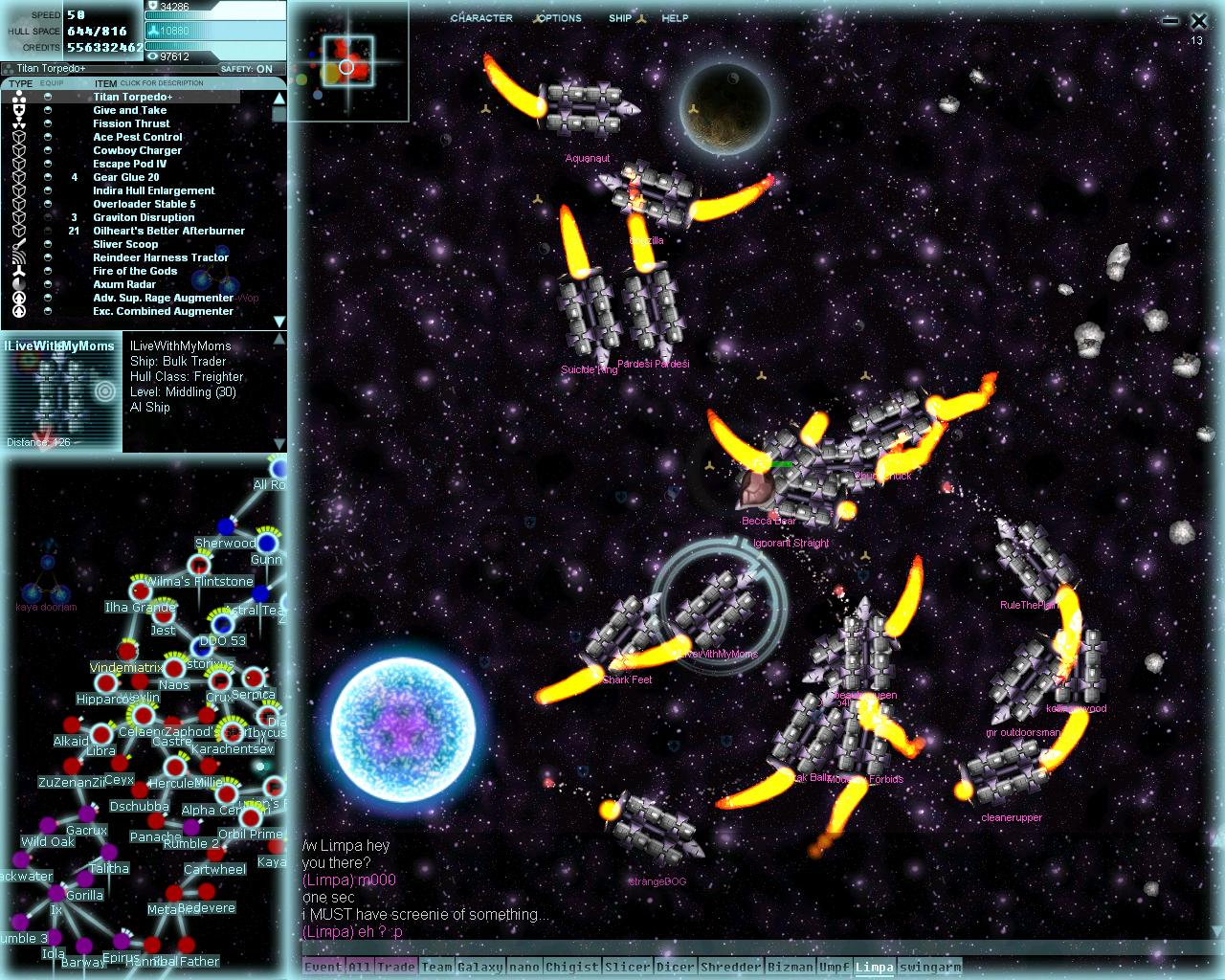The height and width of the screenshot is (980, 1225).
Task: Select the Sherwood system on galaxy map
Action: click(227, 526)
